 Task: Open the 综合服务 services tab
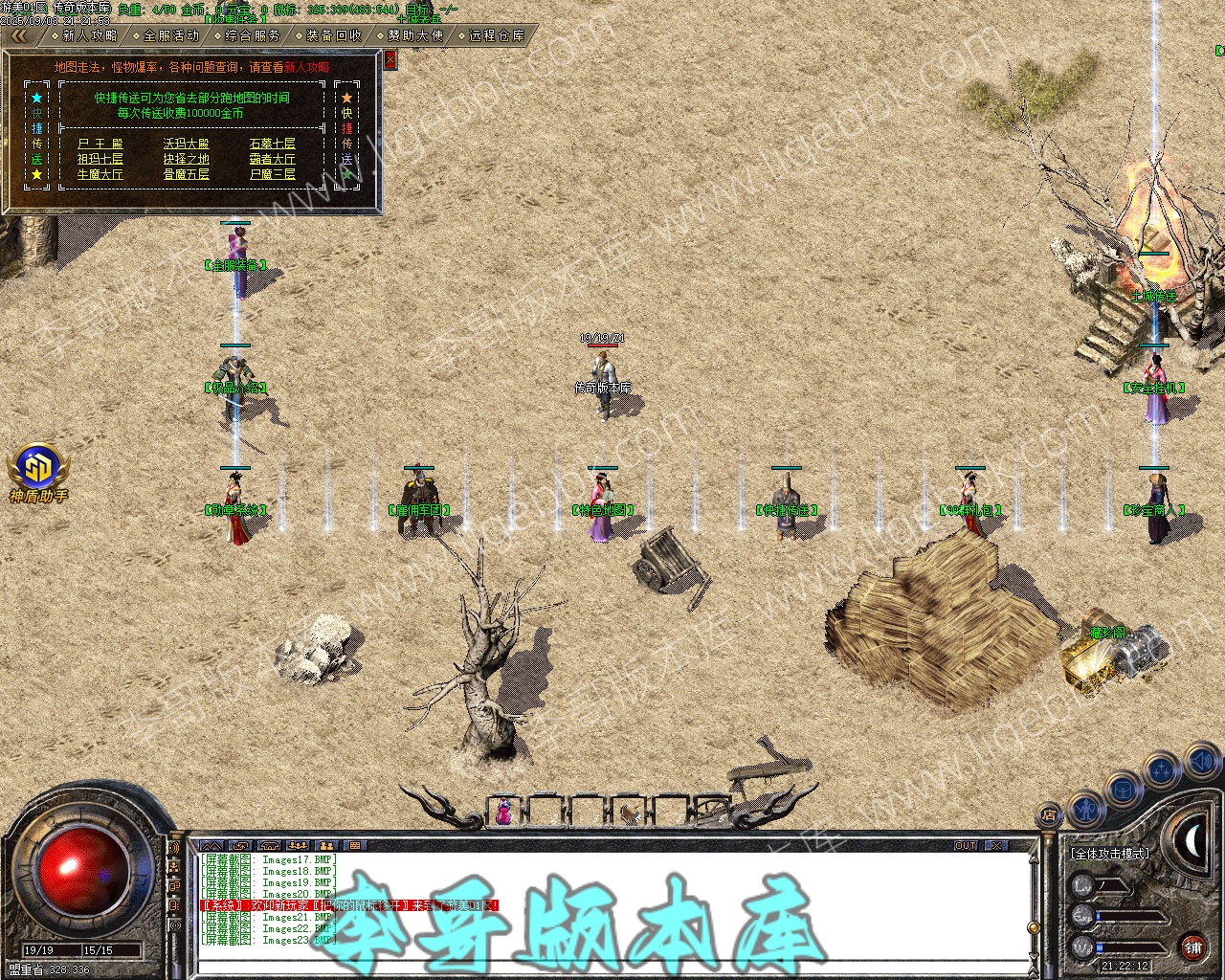pos(253,35)
